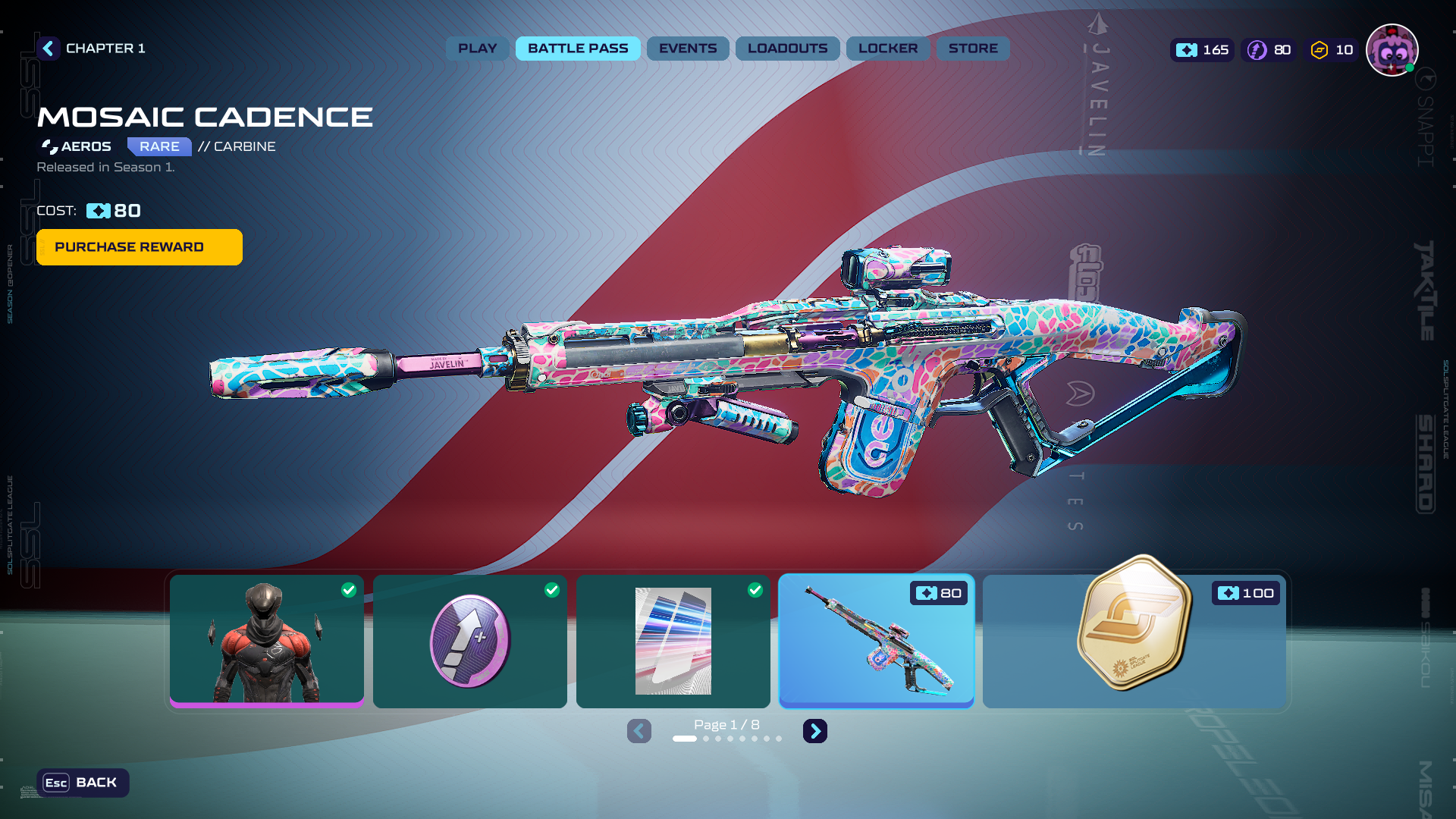Open the Loadouts tab
The width and height of the screenshot is (1456, 819).
787,49
